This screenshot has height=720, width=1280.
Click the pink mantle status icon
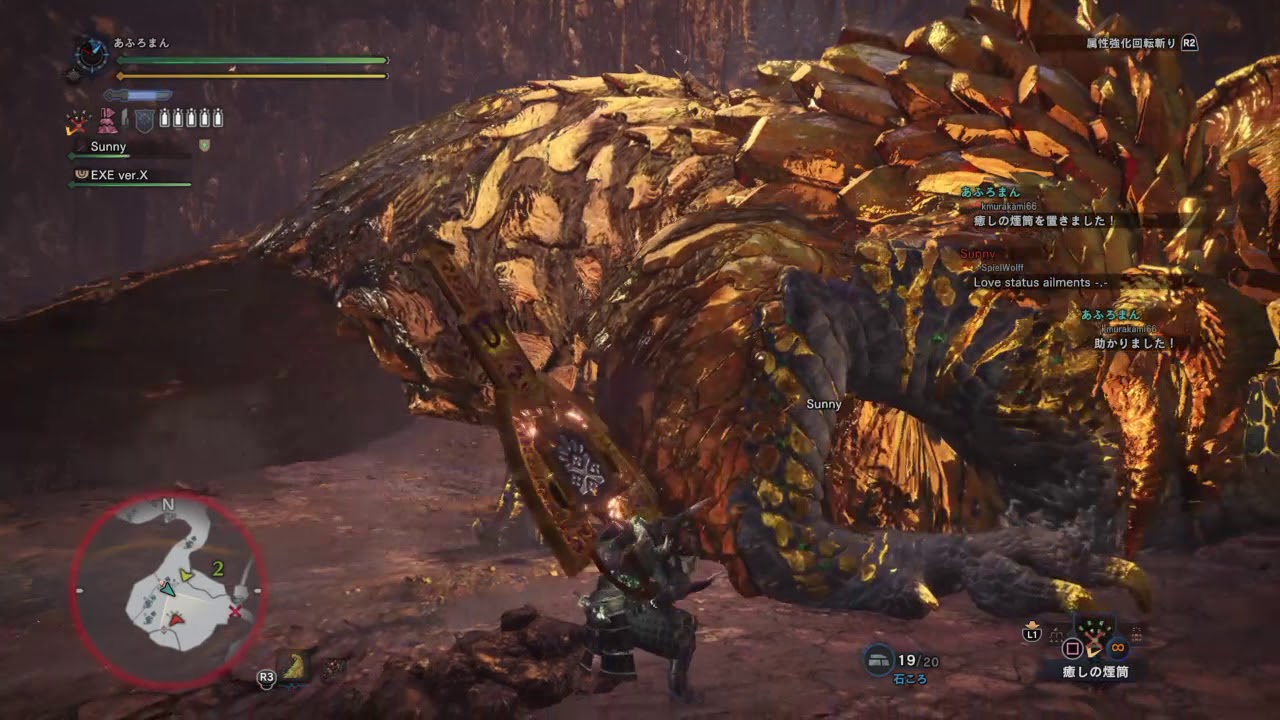107,121
